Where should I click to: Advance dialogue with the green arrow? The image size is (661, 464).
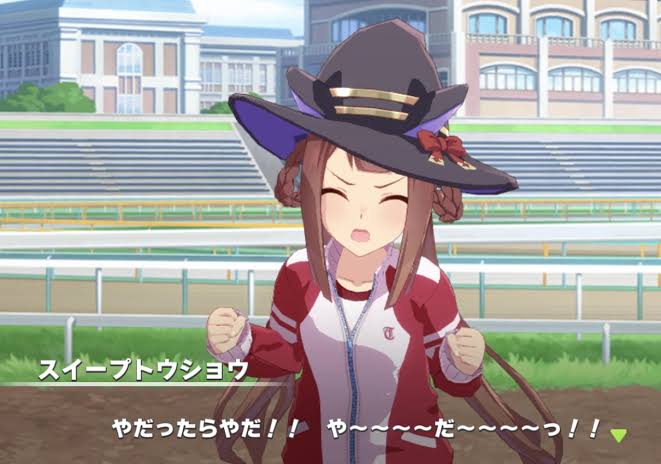pyautogui.click(x=619, y=435)
